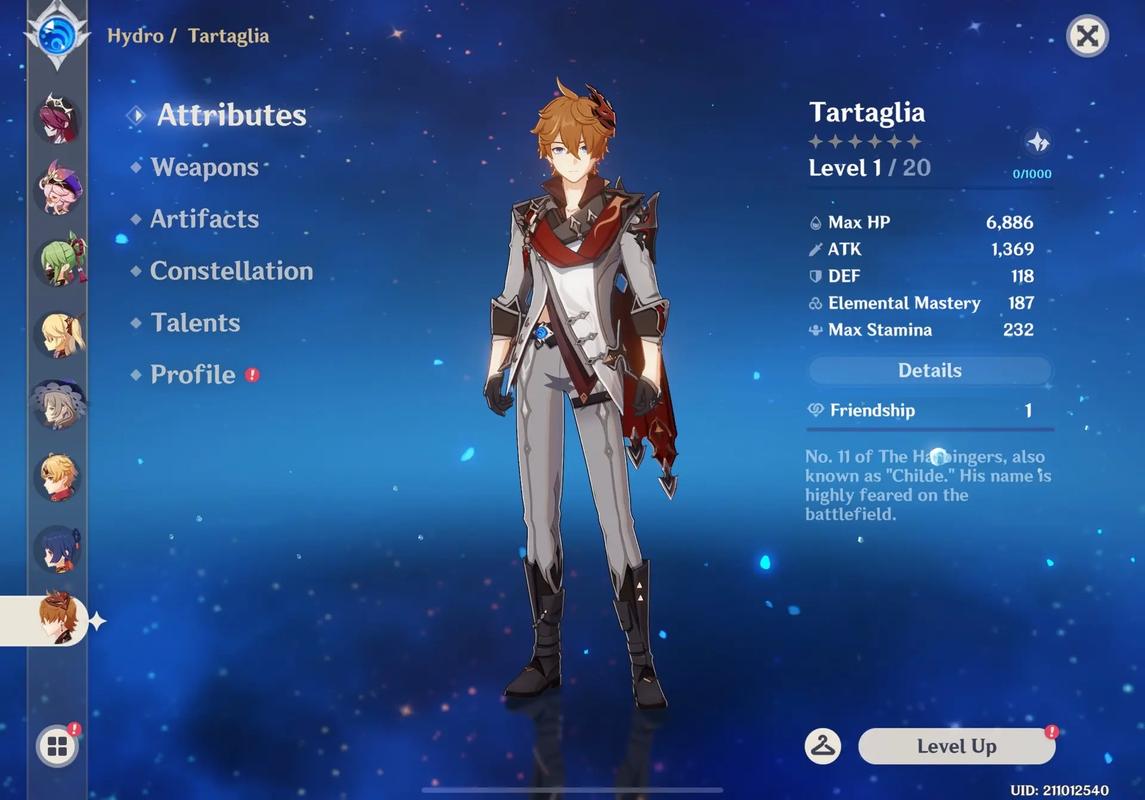Open the four-square grid view button
Image resolution: width=1145 pixels, height=800 pixels.
(57, 746)
